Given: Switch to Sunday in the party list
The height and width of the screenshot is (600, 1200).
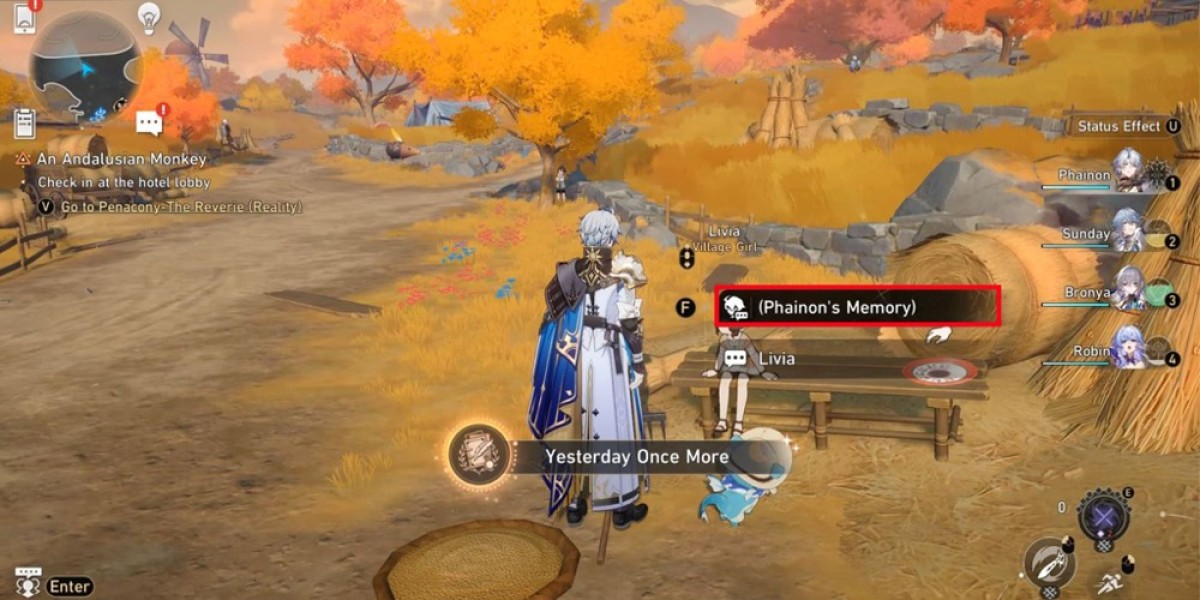Looking at the screenshot, I should click(1130, 233).
